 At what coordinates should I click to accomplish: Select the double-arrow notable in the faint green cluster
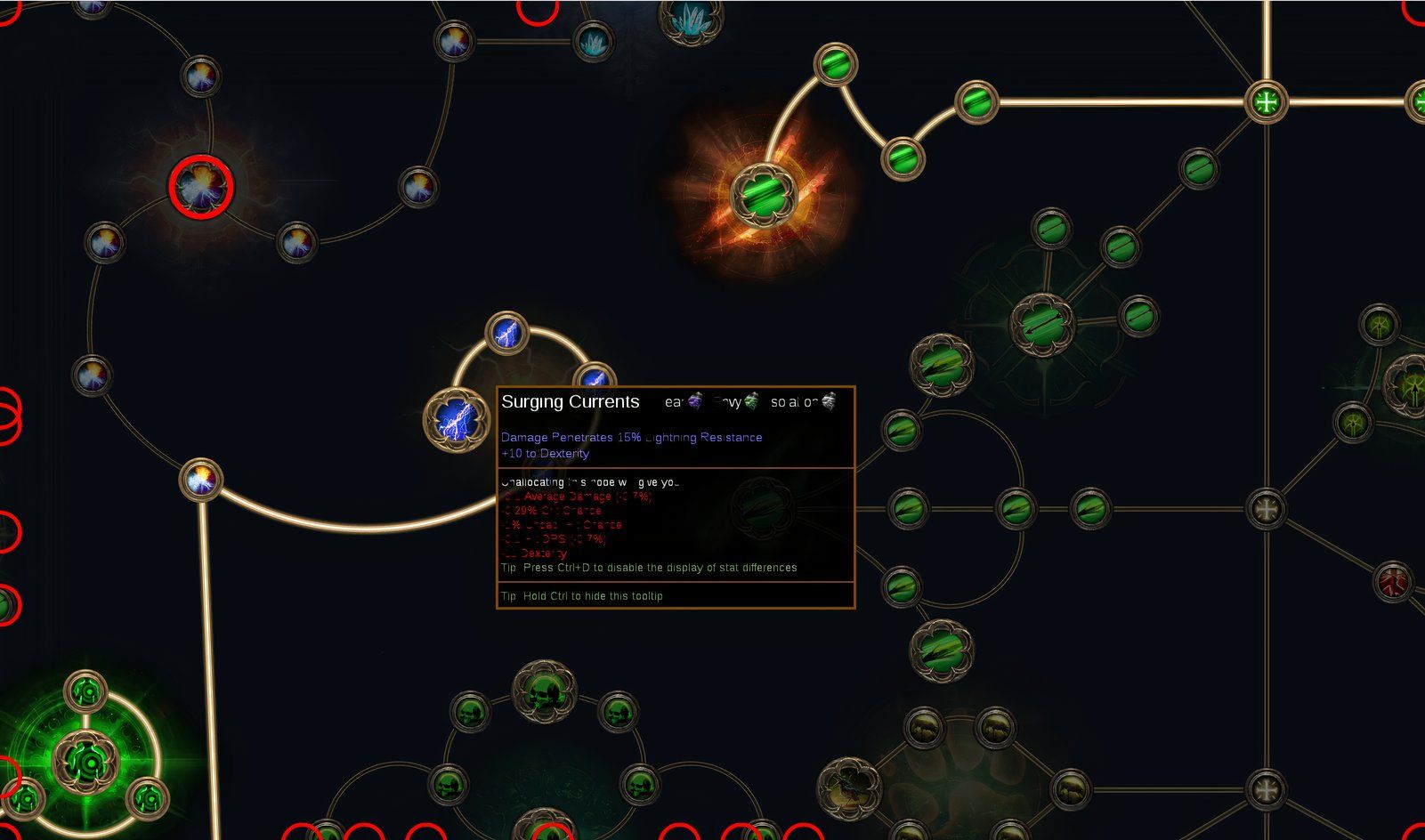(1042, 324)
